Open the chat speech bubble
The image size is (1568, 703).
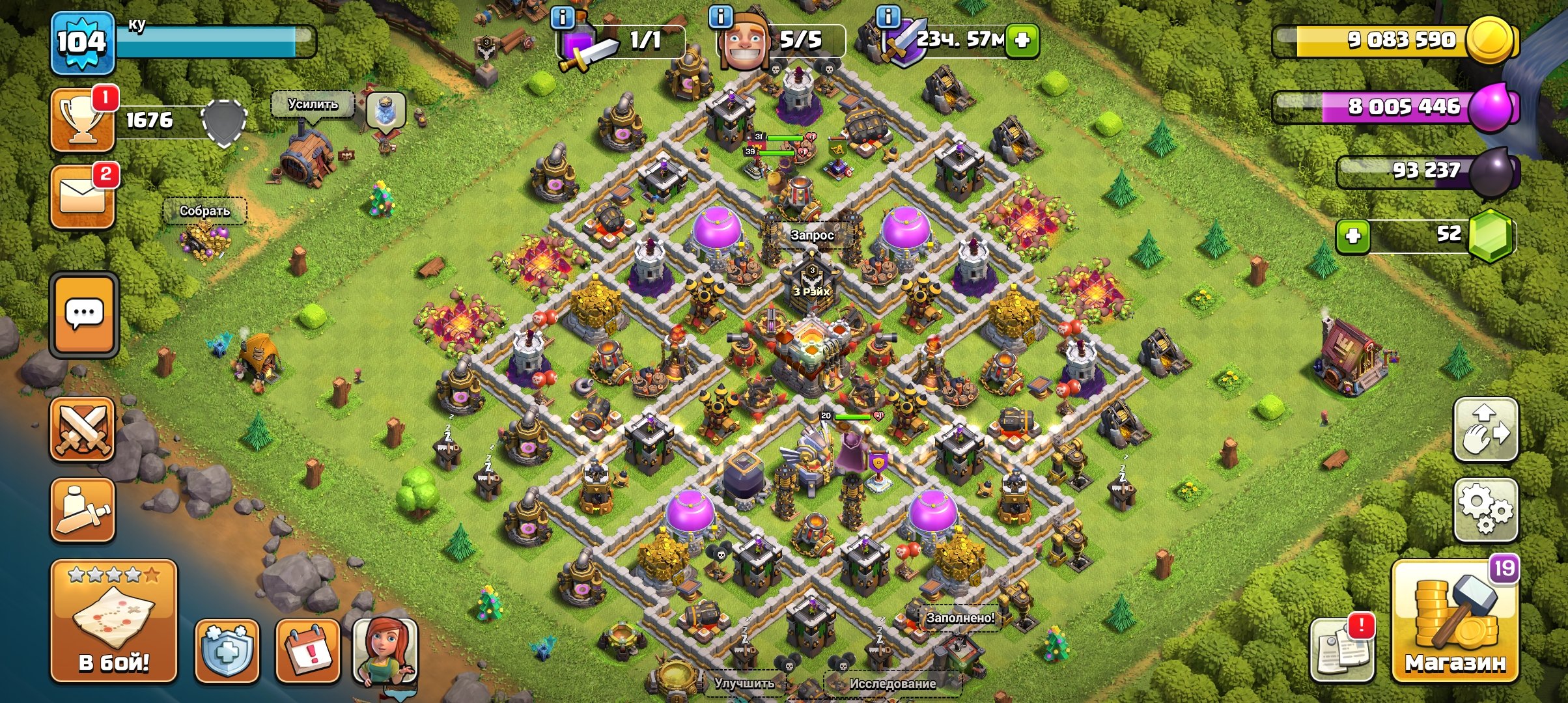(x=84, y=315)
